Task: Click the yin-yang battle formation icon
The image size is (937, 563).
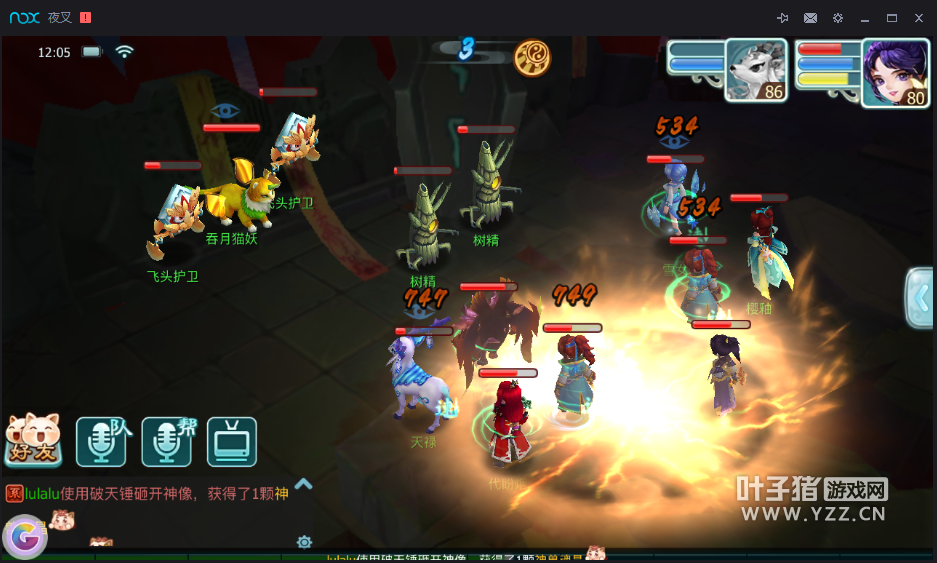Action: click(x=532, y=58)
